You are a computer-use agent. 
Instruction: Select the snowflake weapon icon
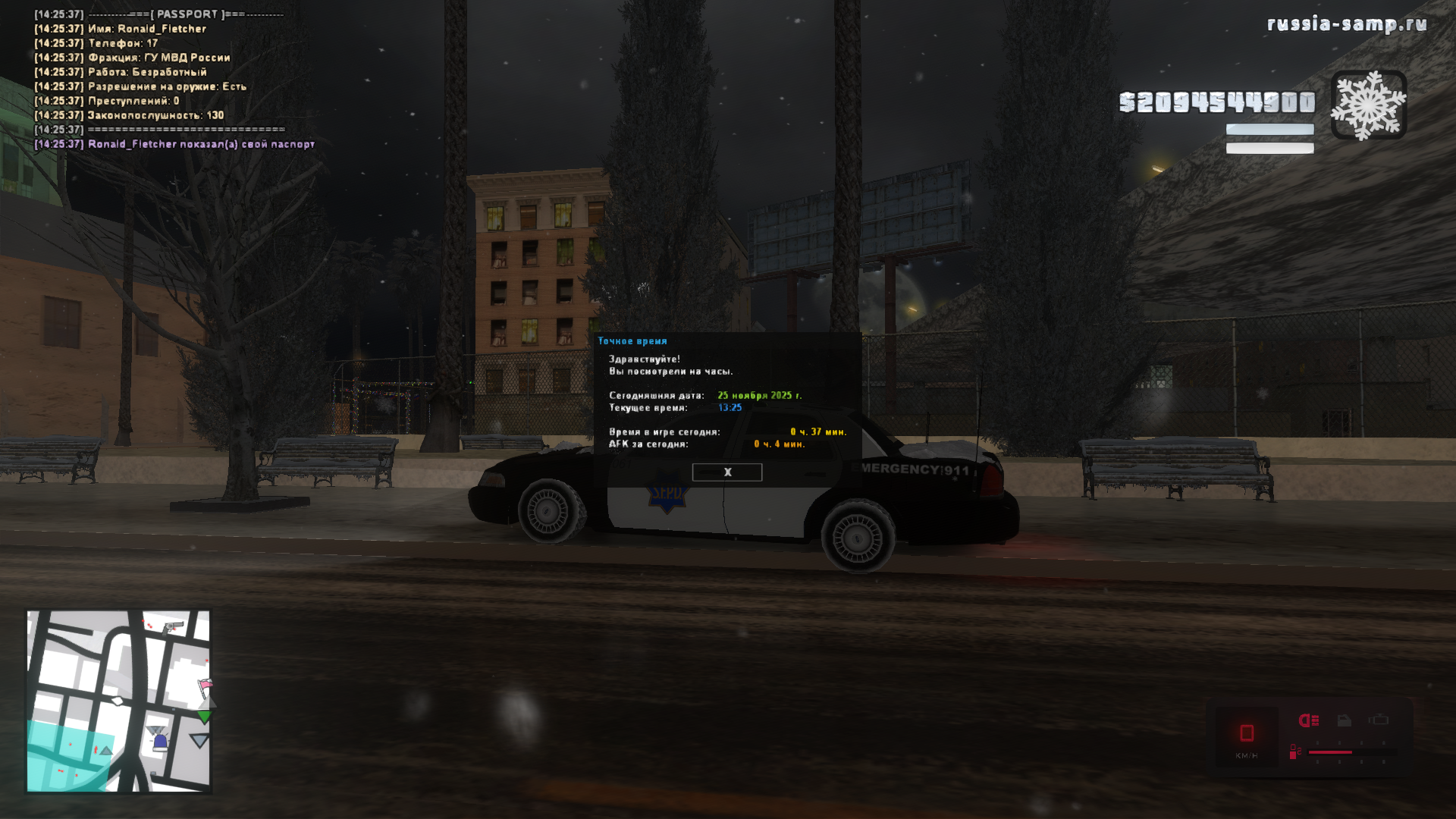[x=1369, y=105]
